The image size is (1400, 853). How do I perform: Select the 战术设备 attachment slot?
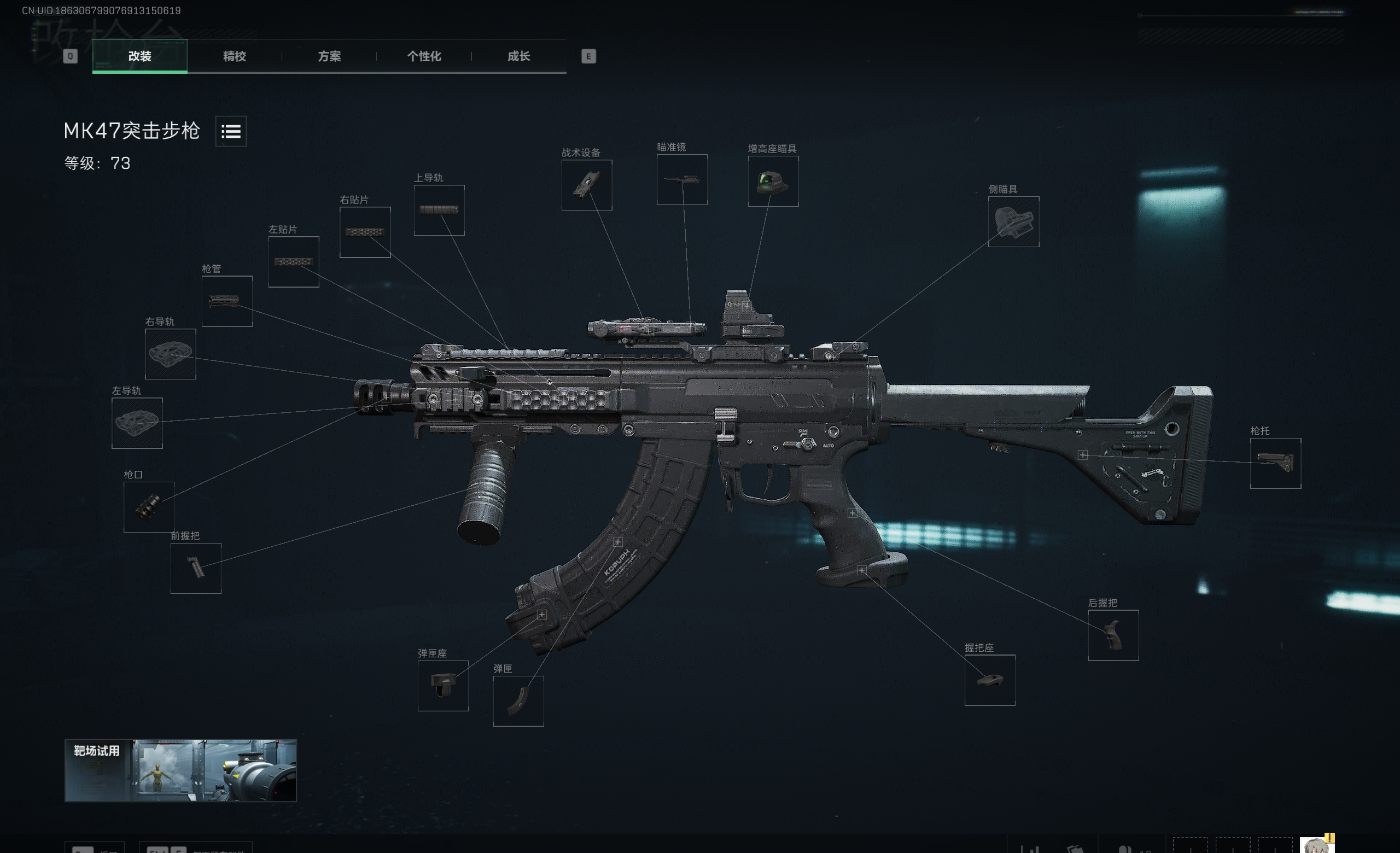click(x=586, y=185)
